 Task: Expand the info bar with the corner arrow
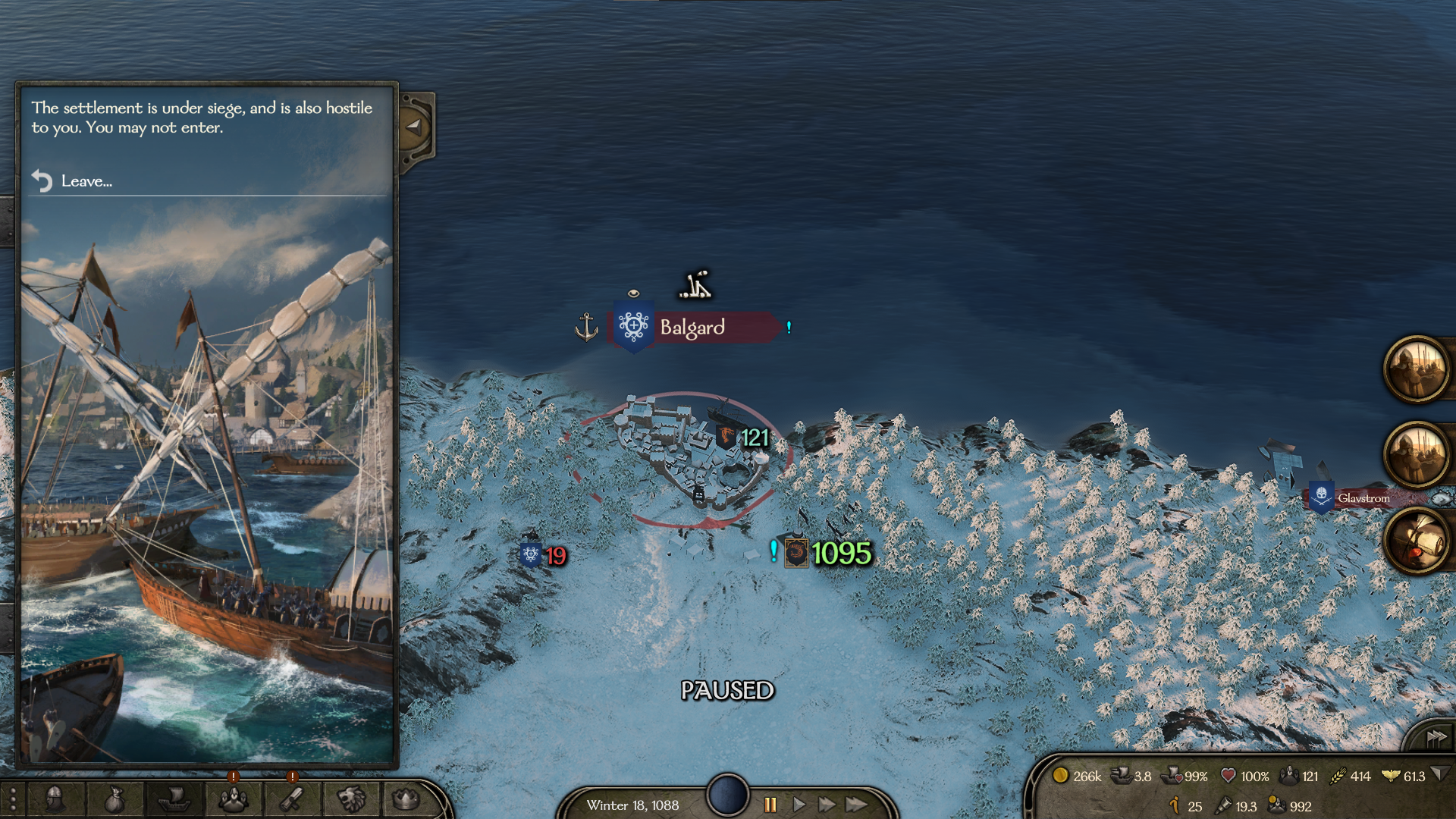[1440, 774]
